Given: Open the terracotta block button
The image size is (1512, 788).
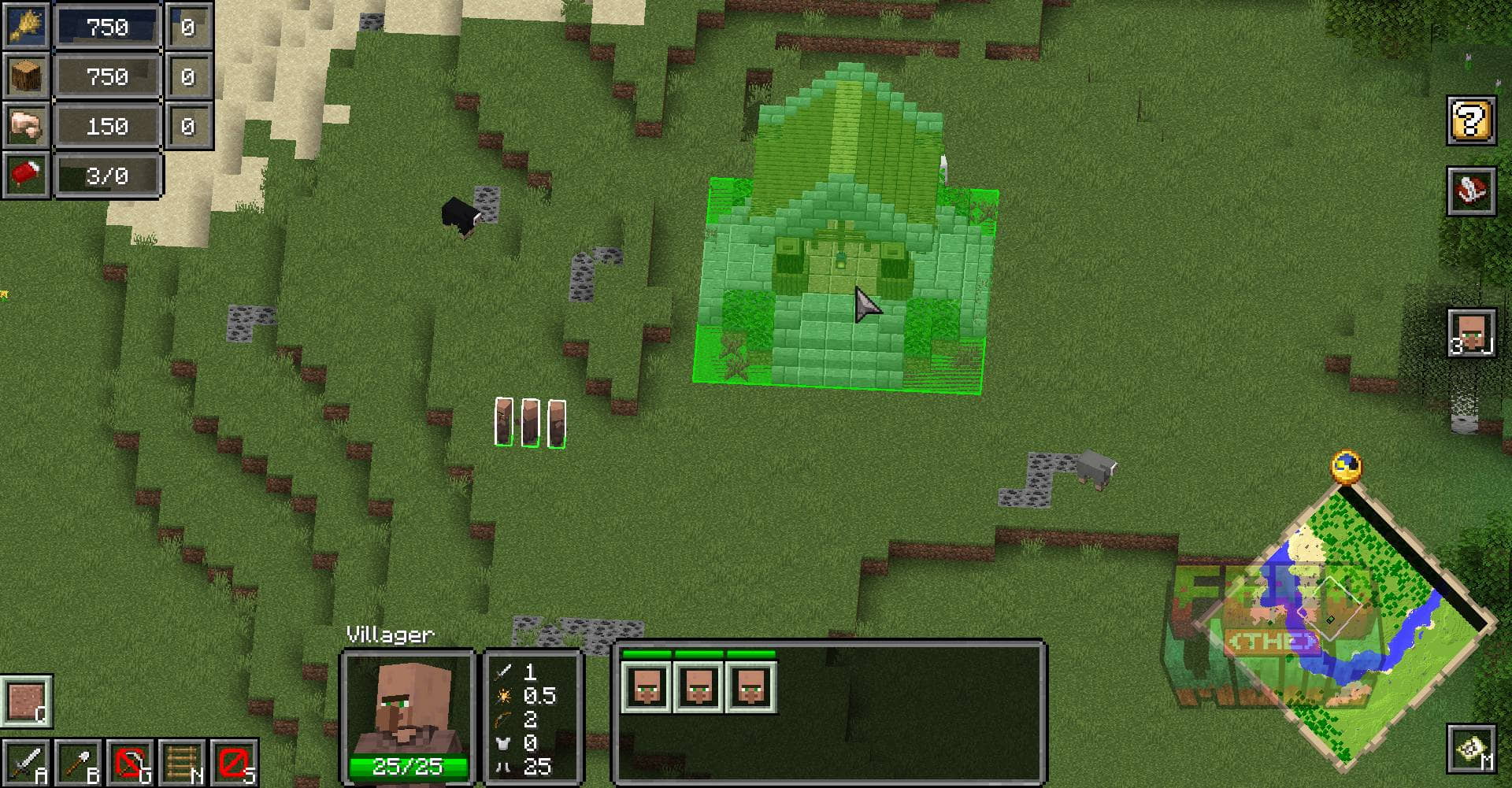Looking at the screenshot, I should (26, 700).
